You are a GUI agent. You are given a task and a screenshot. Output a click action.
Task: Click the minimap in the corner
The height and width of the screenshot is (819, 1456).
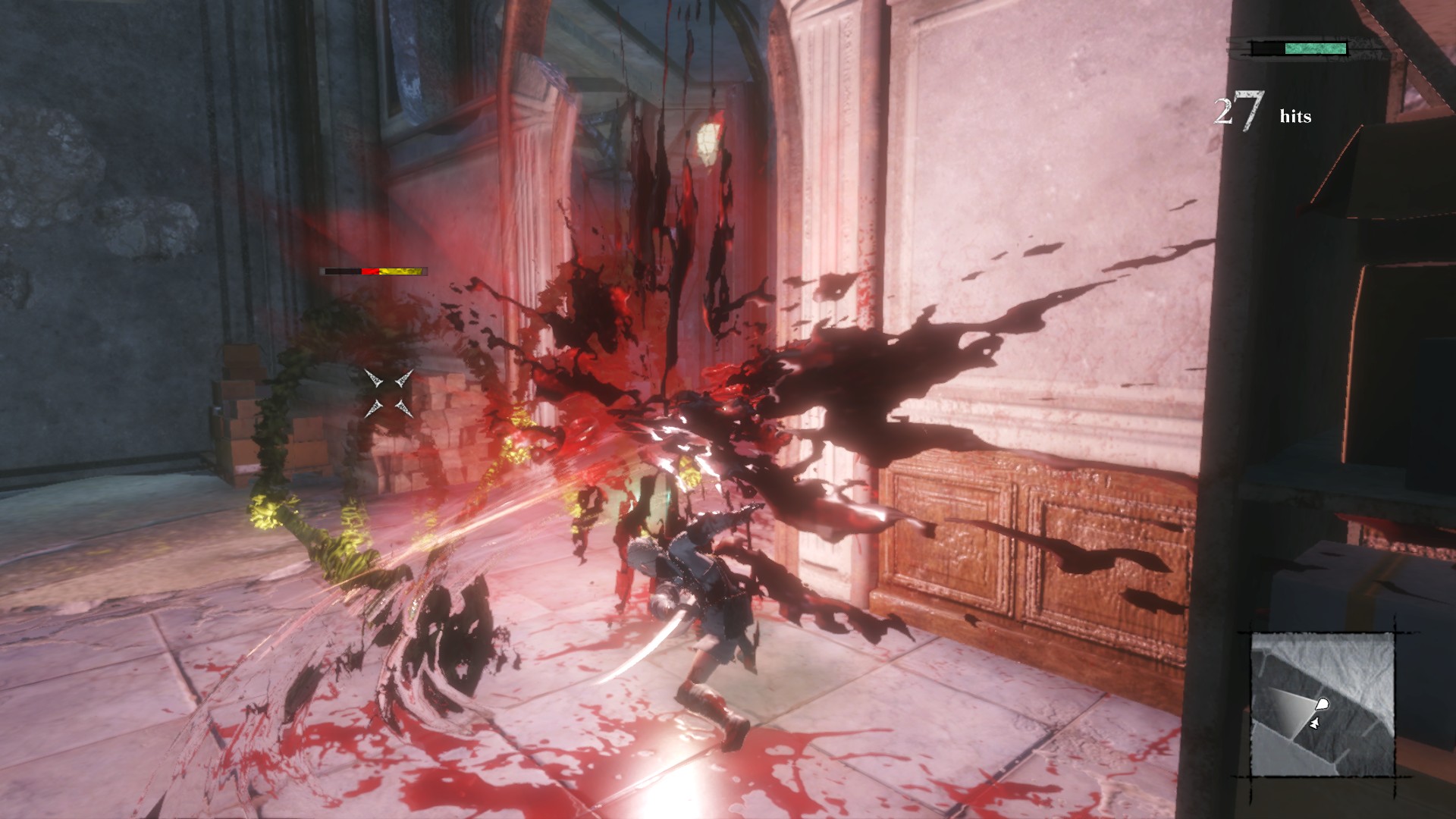(x=1323, y=704)
